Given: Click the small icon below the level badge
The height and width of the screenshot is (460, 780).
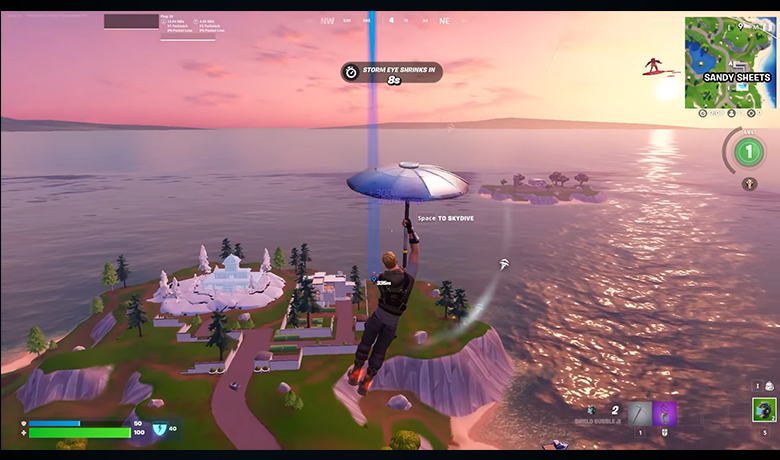Looking at the screenshot, I should click(x=748, y=184).
